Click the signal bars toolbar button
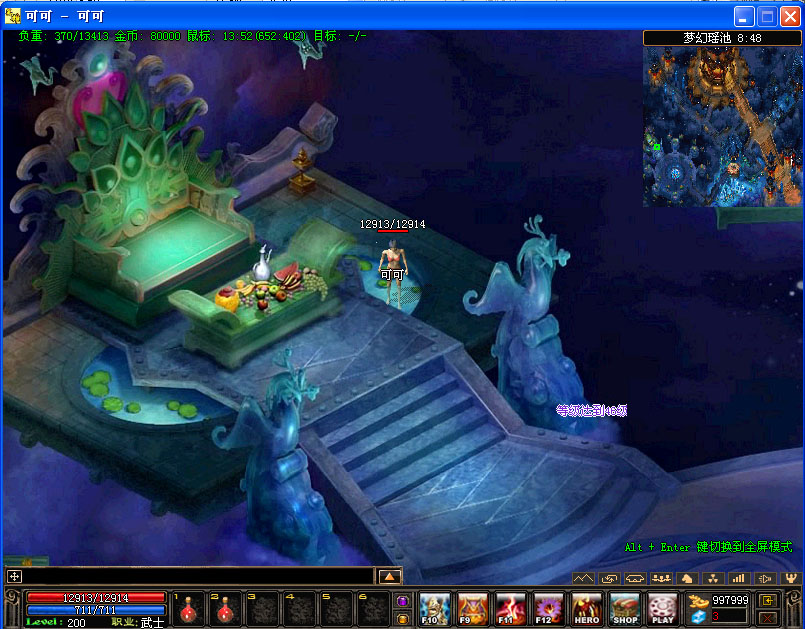The image size is (805, 629). [x=739, y=578]
